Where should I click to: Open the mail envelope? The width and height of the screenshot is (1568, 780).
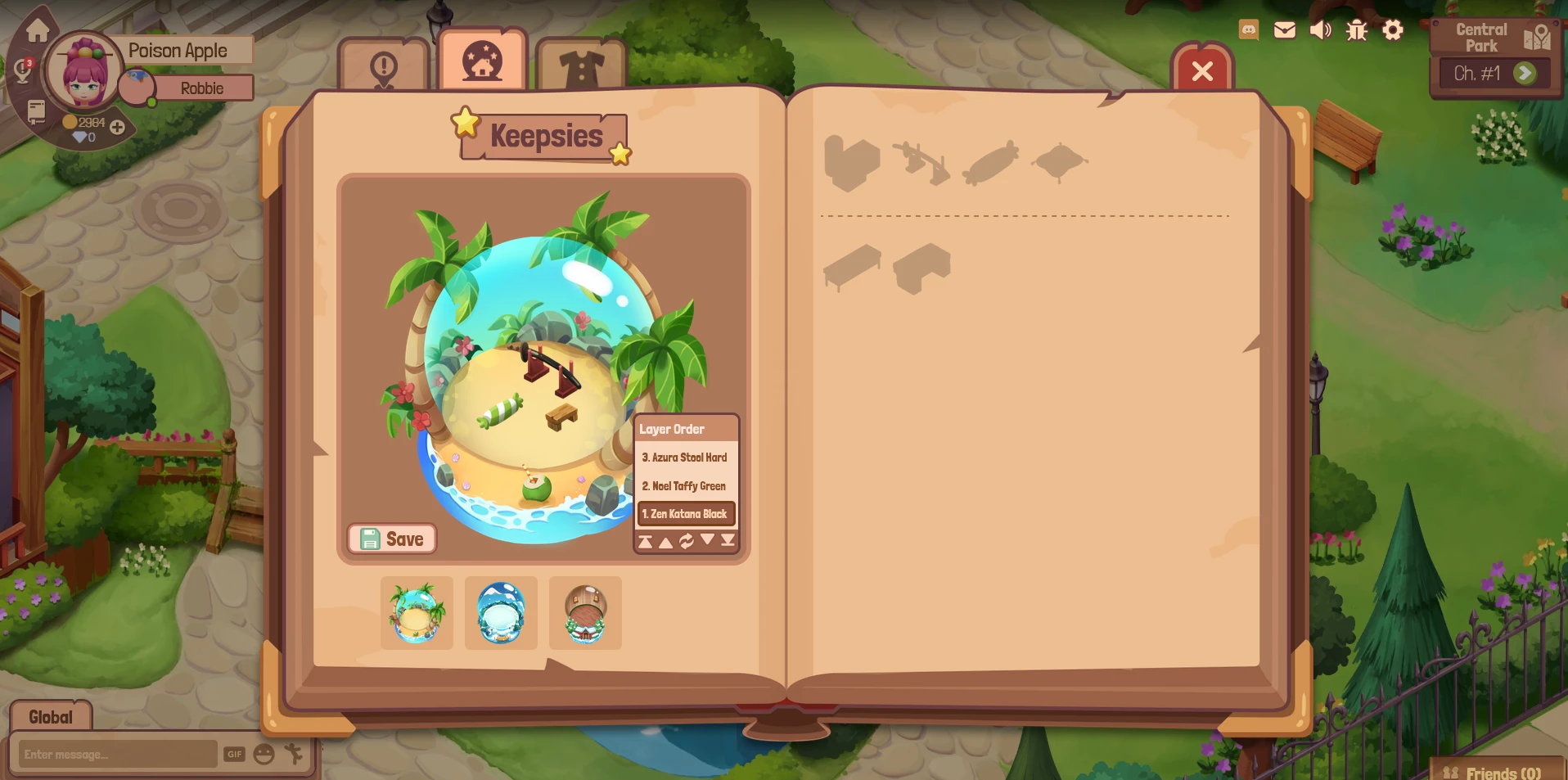(1285, 30)
